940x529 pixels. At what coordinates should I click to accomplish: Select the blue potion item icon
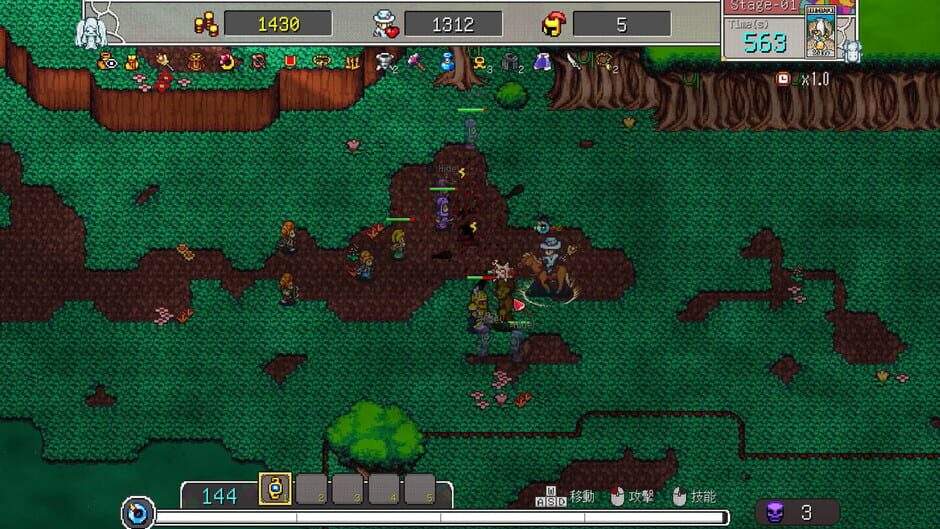[x=448, y=62]
